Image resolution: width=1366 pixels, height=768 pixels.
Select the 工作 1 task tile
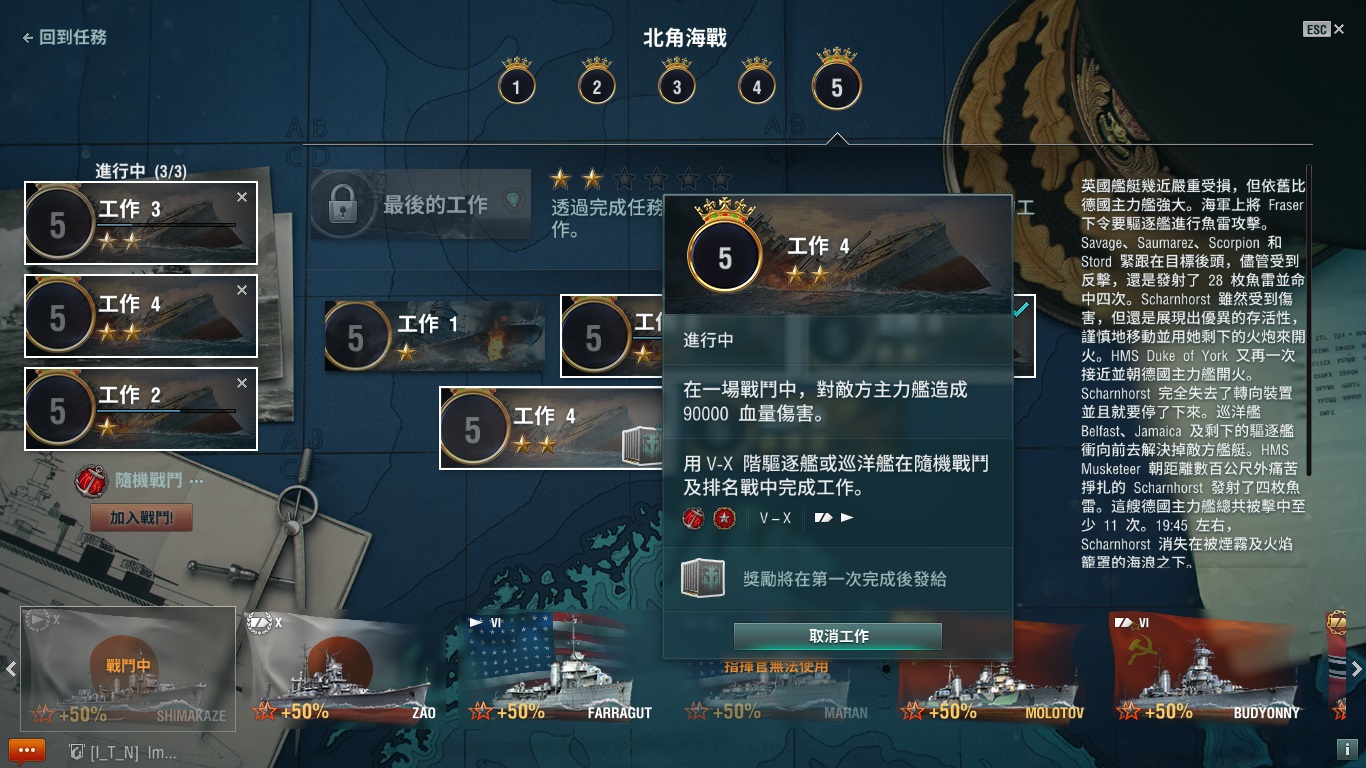434,336
